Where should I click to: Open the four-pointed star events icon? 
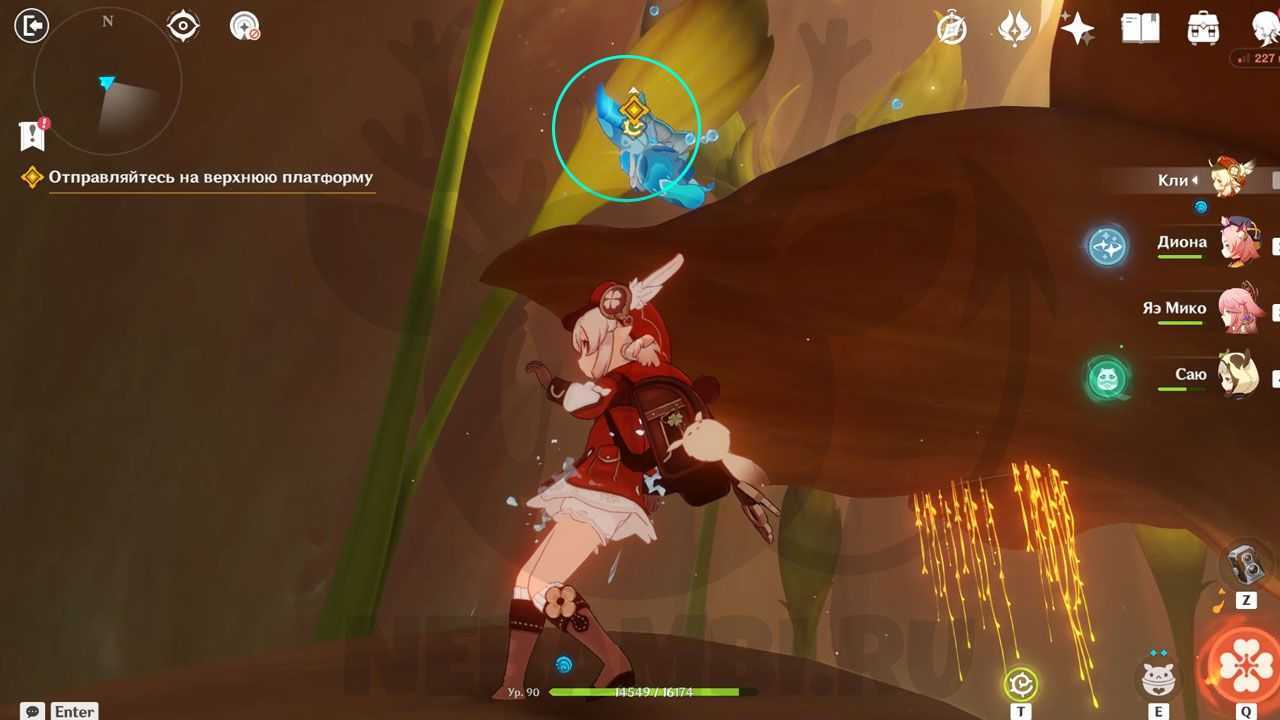tap(1077, 29)
